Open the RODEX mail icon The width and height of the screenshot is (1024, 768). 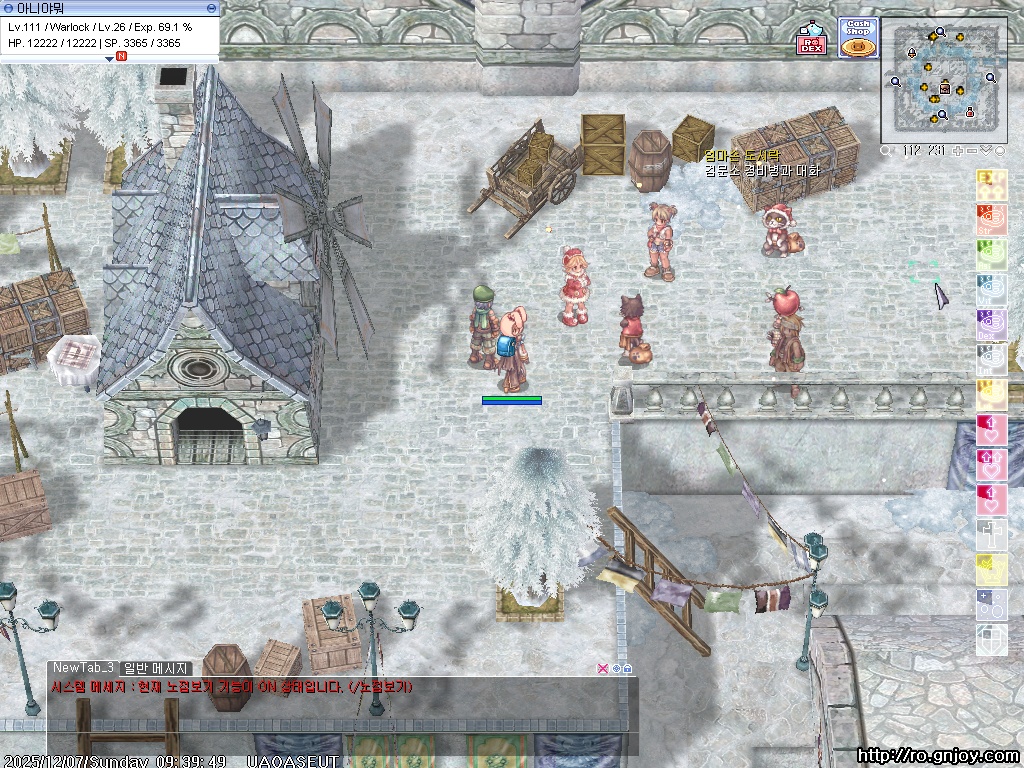811,42
